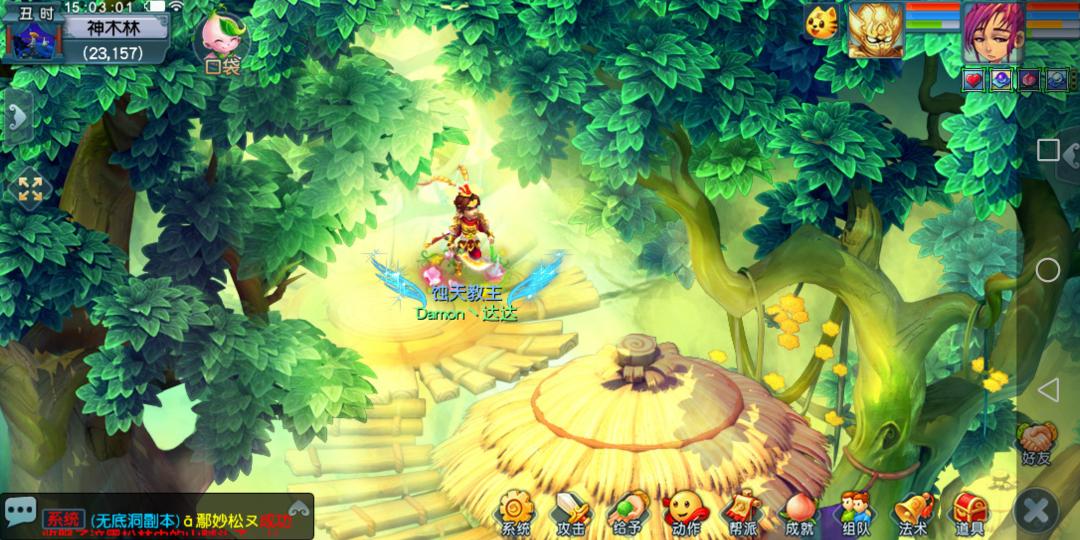The width and height of the screenshot is (1080, 540).
Task: Tap the Android back triangle button
Action: 1047,390
